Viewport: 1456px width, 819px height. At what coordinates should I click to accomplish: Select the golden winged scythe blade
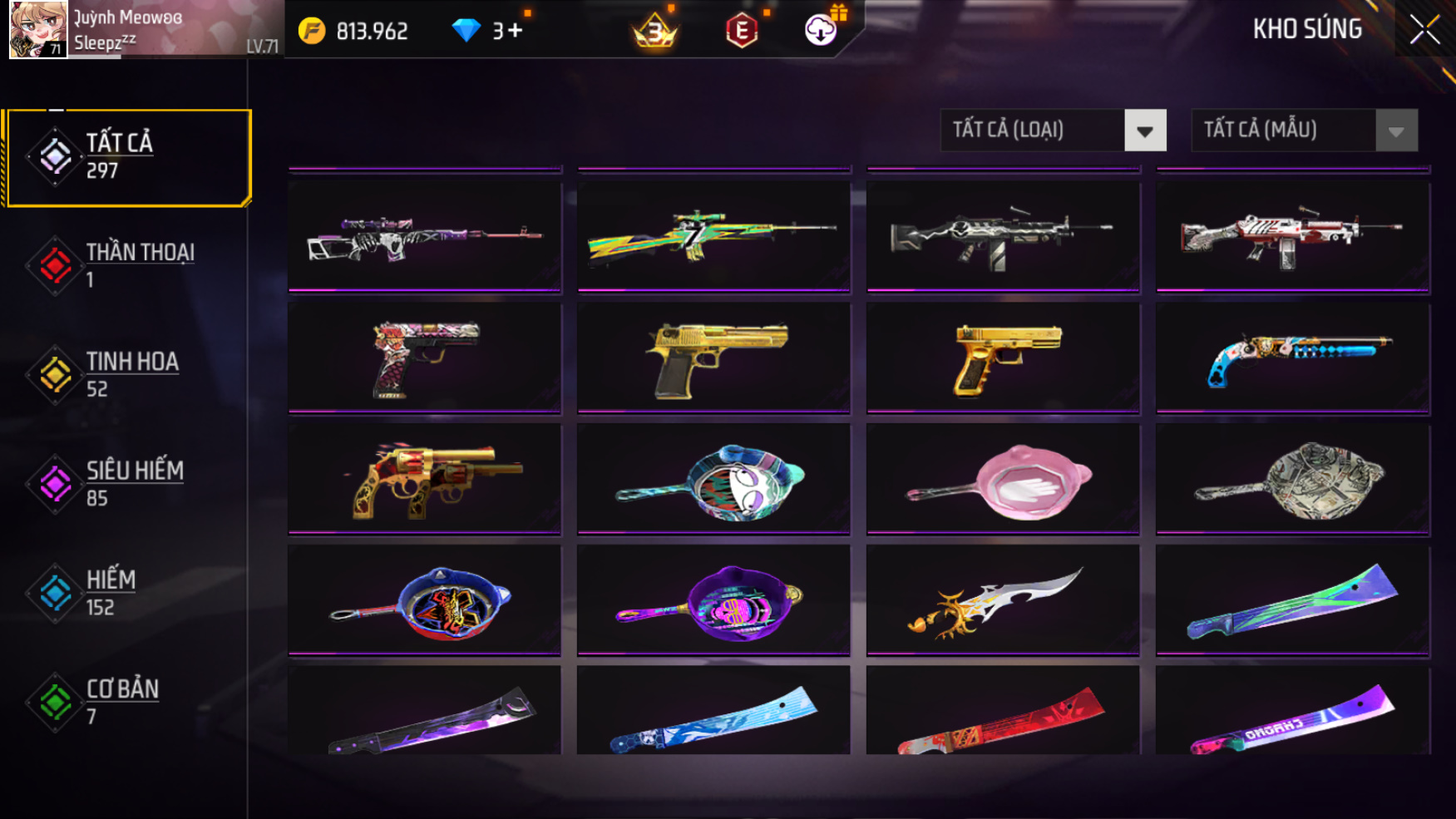[x=1003, y=601]
